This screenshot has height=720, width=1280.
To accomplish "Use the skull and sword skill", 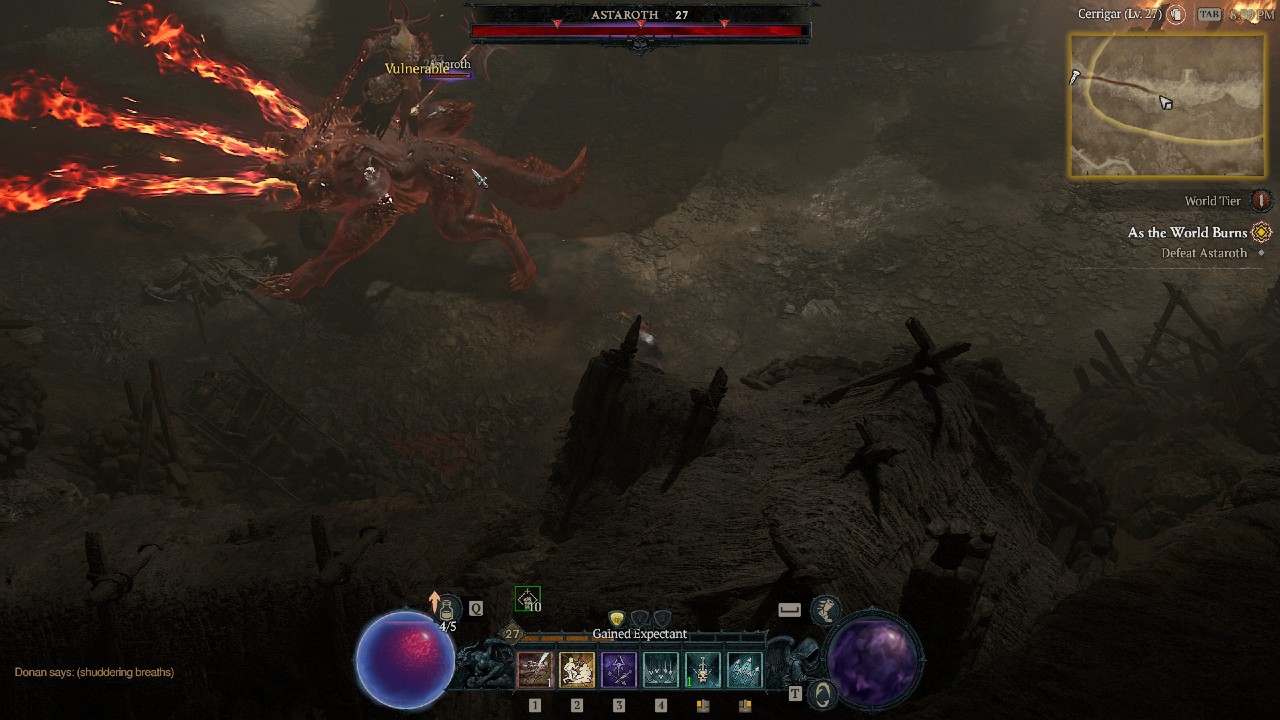I will tap(703, 670).
